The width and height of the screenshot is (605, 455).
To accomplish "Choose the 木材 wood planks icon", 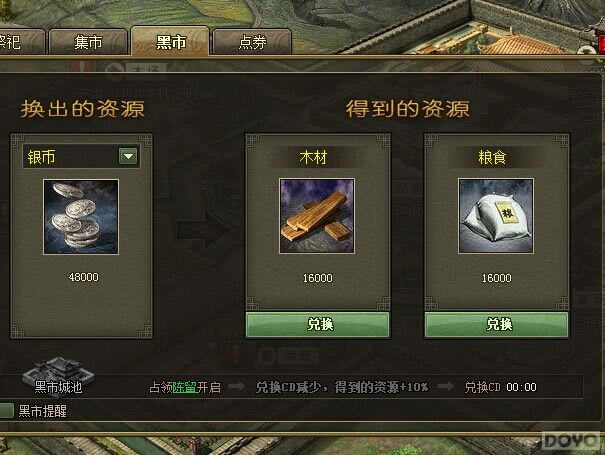I will (317, 216).
